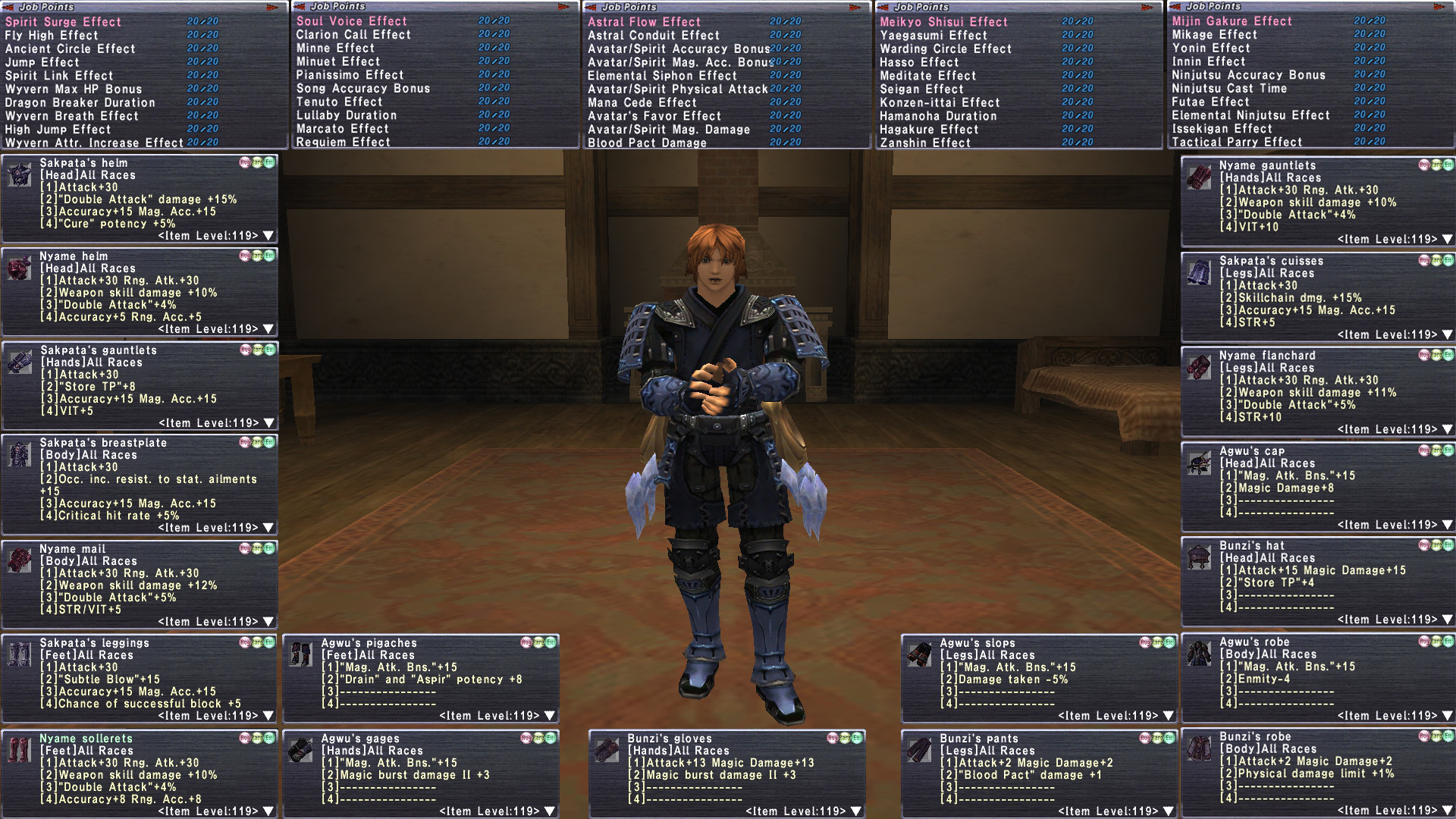Pick the Zanshin Effect job point
The width and height of the screenshot is (1456, 819).
pos(925,143)
